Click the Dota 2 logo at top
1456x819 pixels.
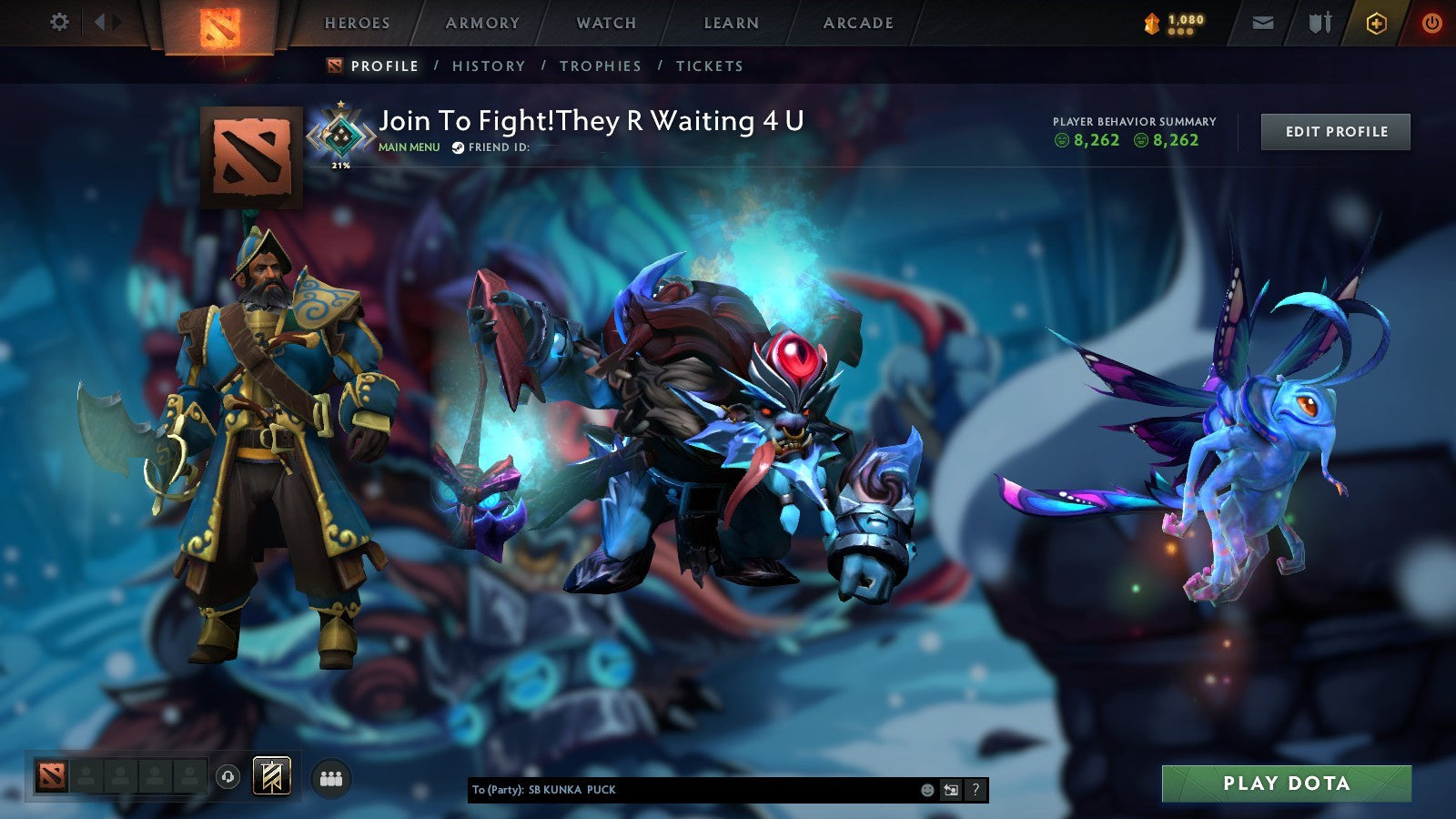click(x=217, y=25)
